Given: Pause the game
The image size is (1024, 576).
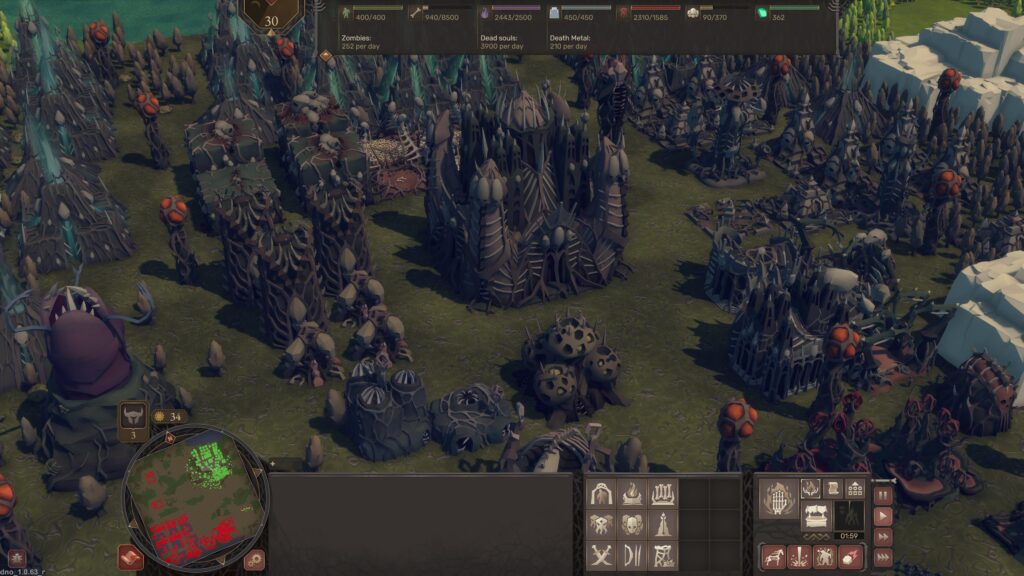Looking at the screenshot, I should 883,495.
